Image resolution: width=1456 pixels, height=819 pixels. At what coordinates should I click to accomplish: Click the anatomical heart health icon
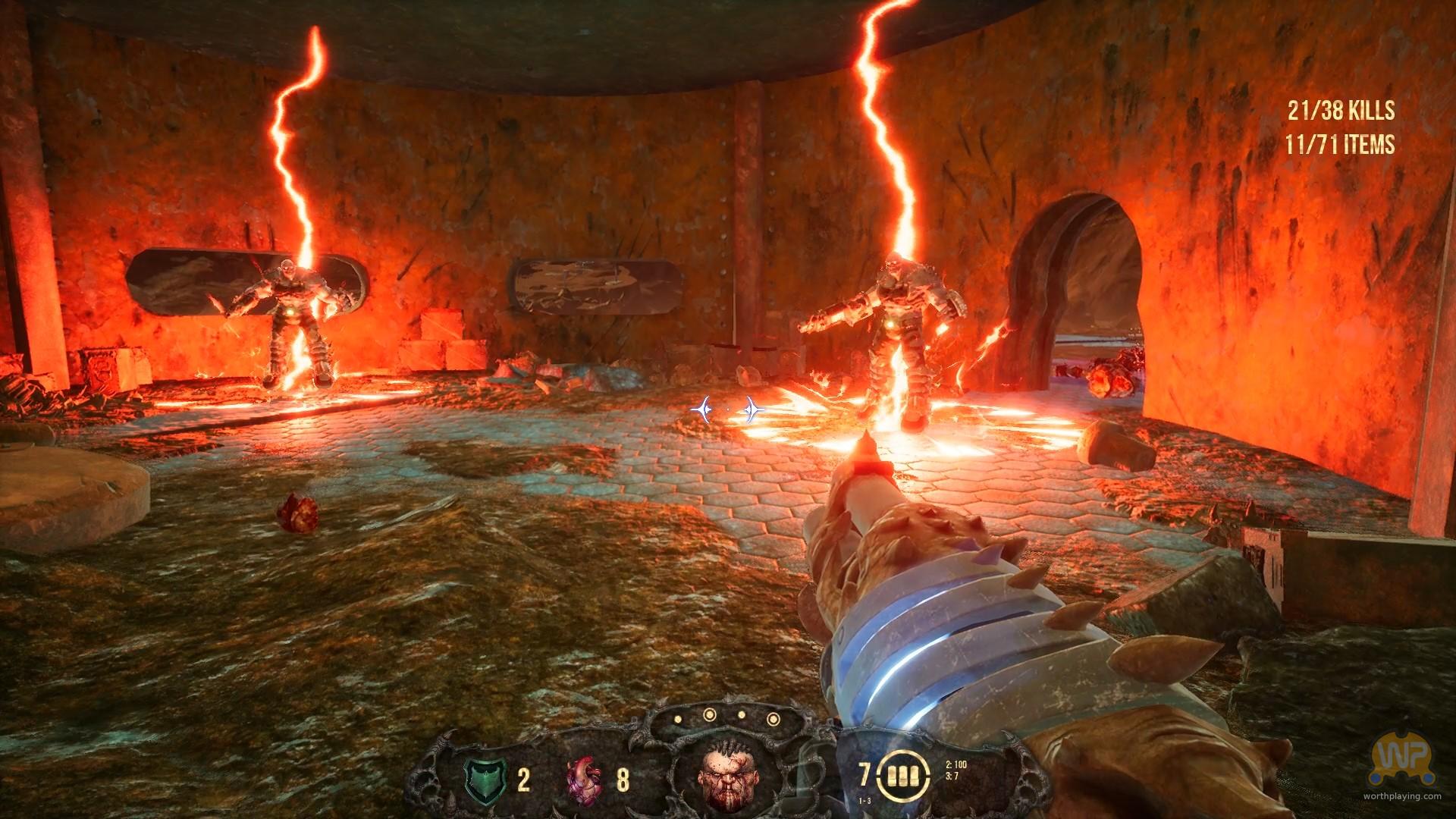[585, 780]
